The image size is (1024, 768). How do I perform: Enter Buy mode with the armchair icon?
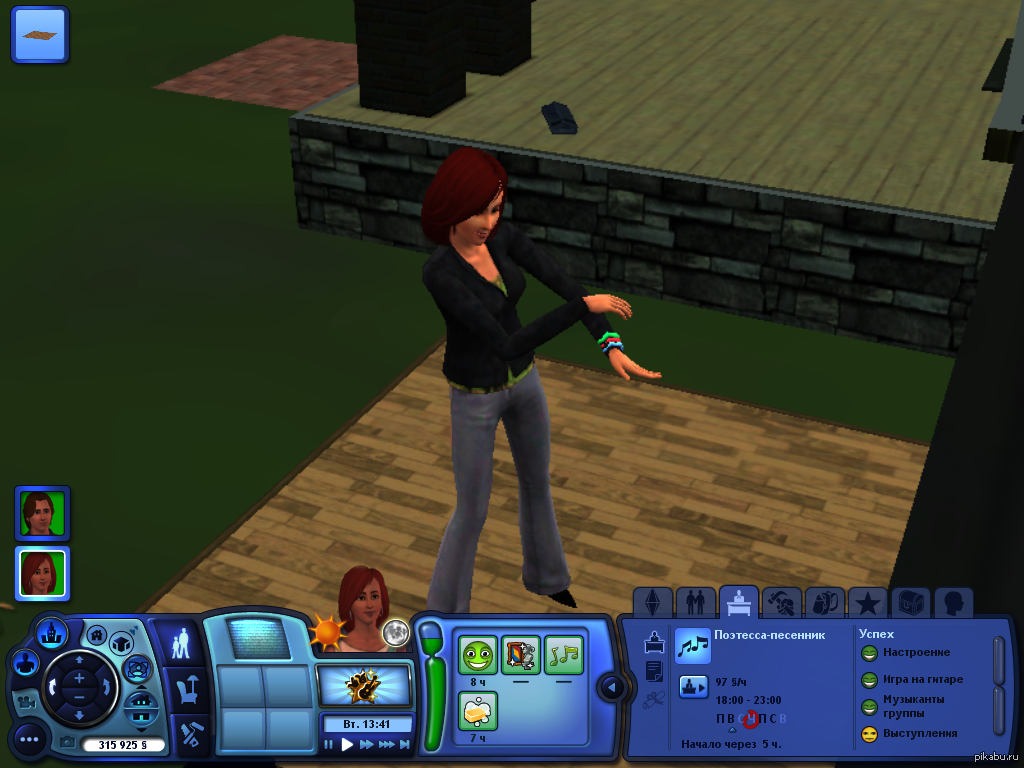184,689
